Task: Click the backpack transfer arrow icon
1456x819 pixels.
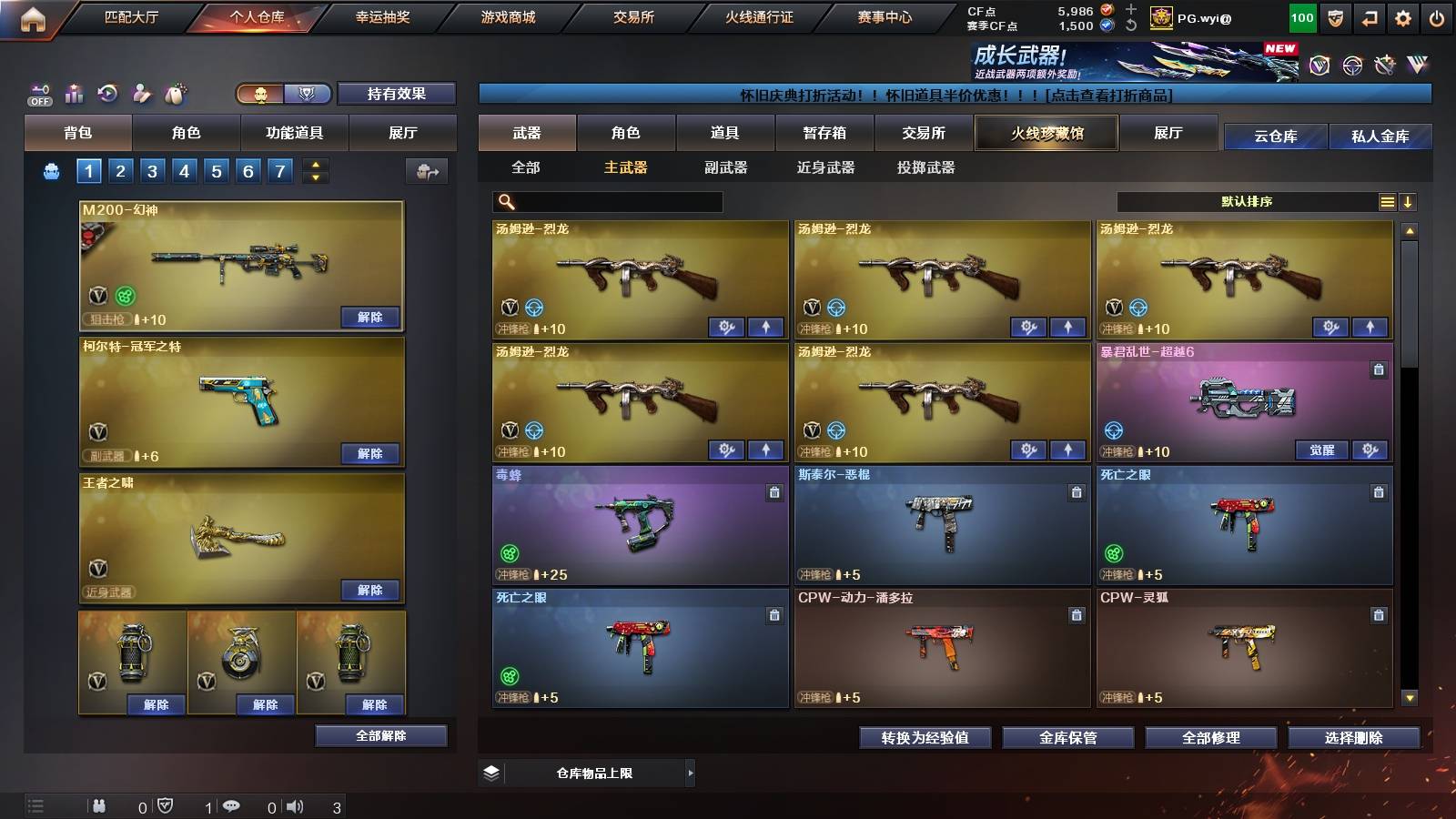Action: coord(424,170)
